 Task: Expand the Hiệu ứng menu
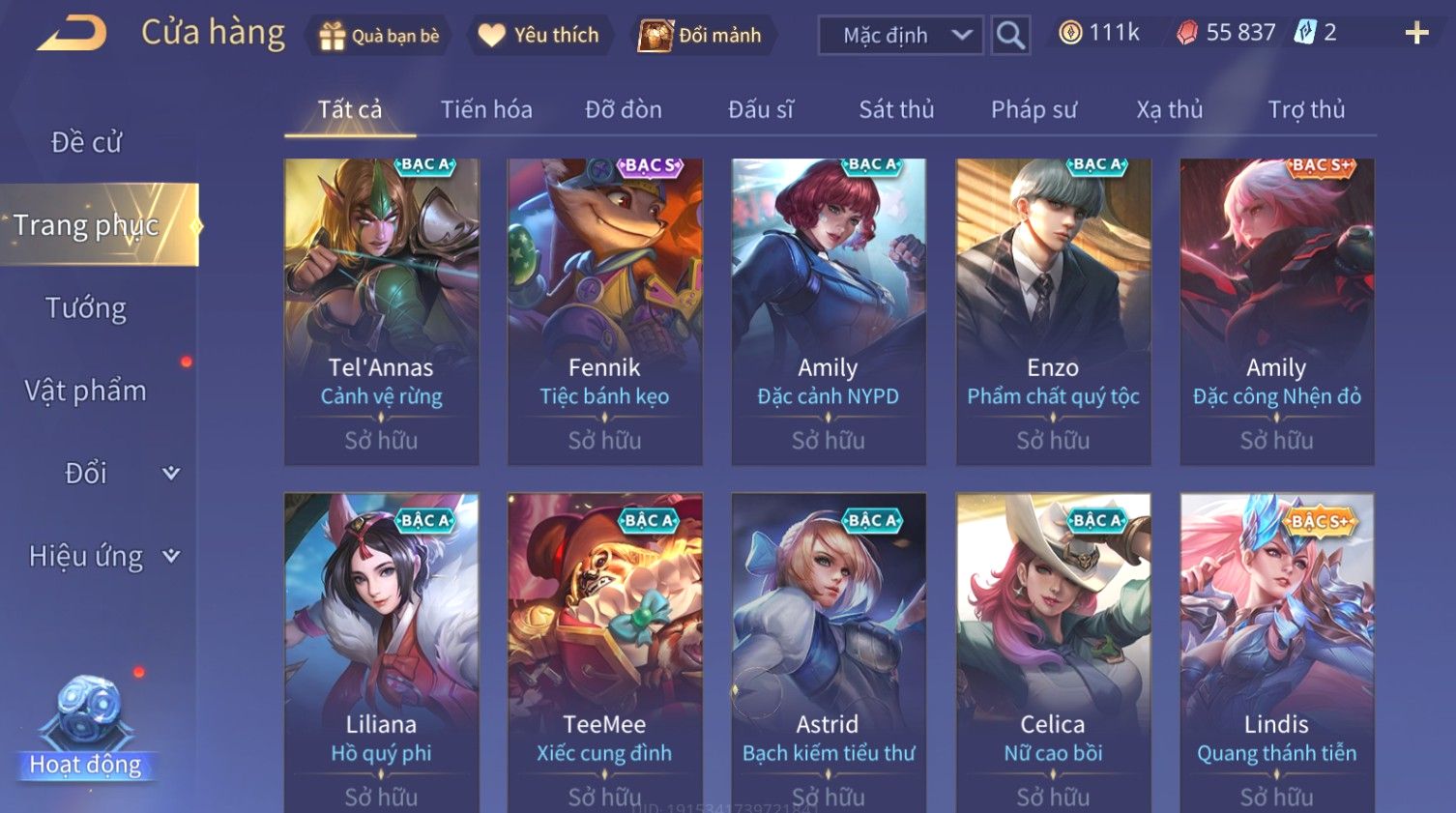point(102,556)
